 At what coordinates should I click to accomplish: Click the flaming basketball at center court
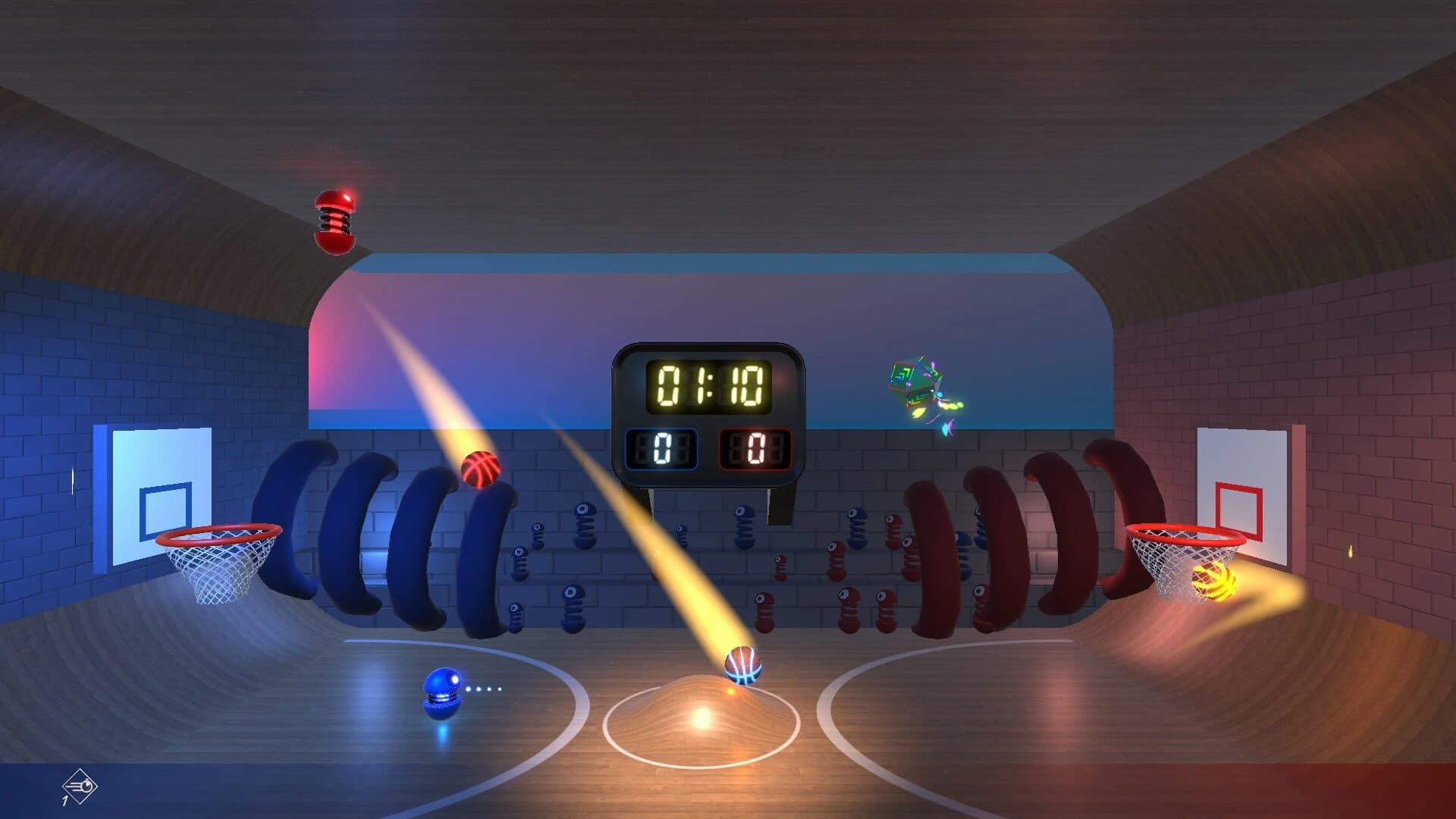click(742, 667)
